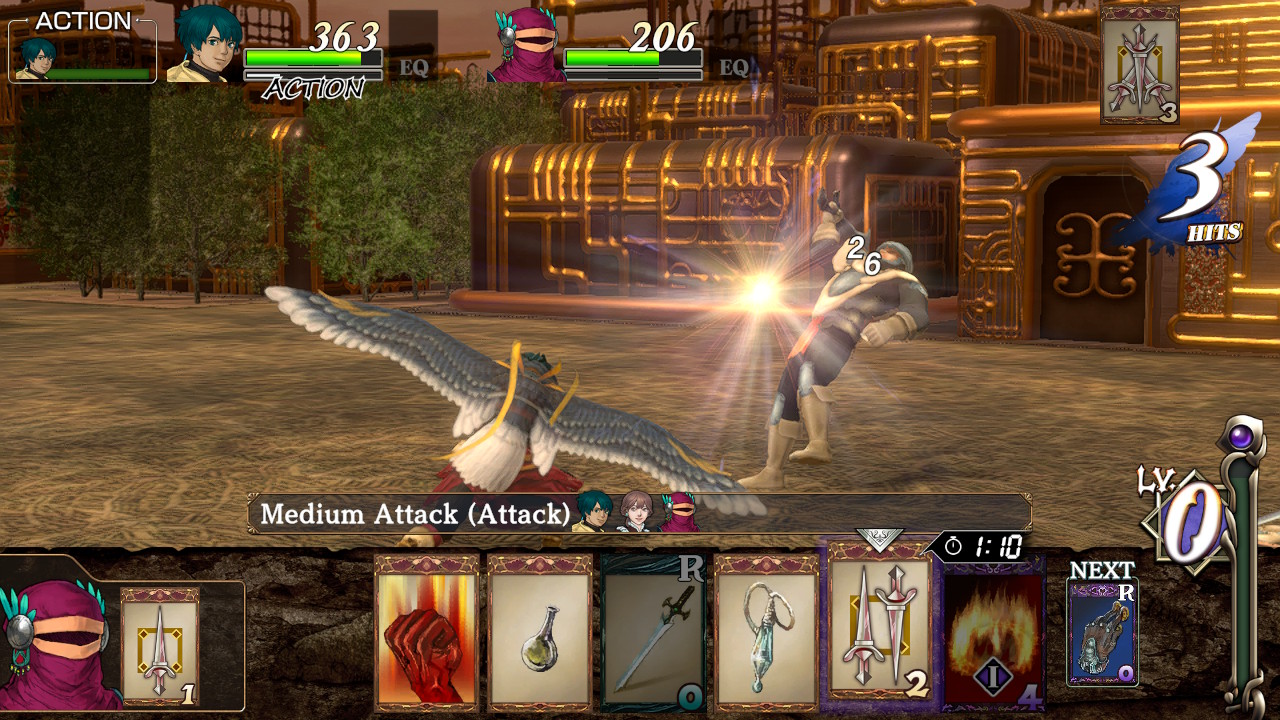Select the crystal pendant card
The height and width of the screenshot is (720, 1280).
[x=766, y=633]
